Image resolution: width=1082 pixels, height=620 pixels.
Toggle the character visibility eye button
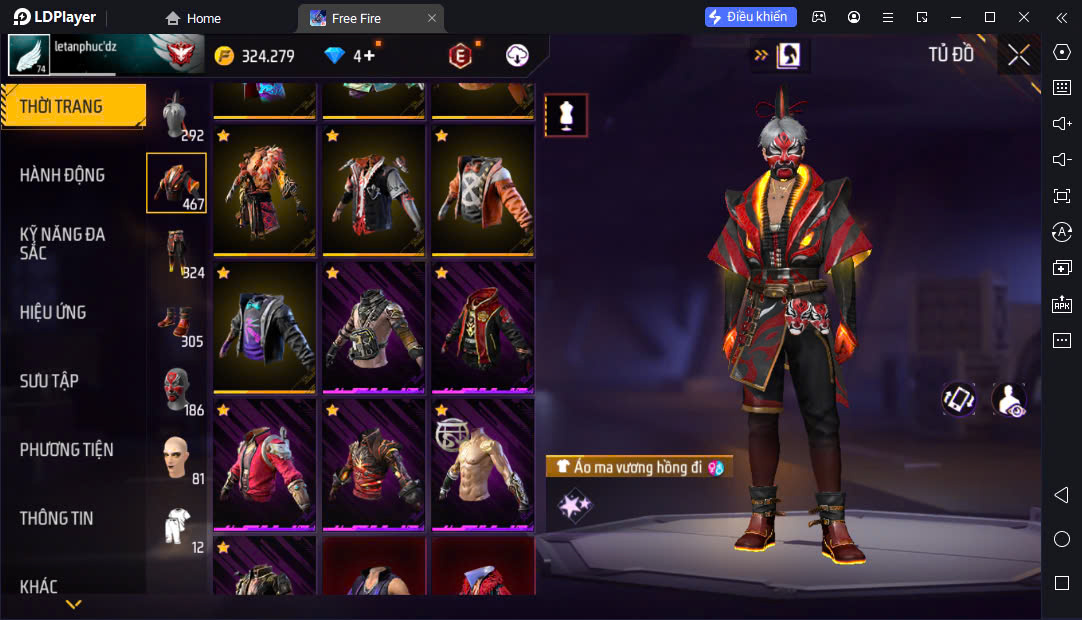tap(1008, 399)
